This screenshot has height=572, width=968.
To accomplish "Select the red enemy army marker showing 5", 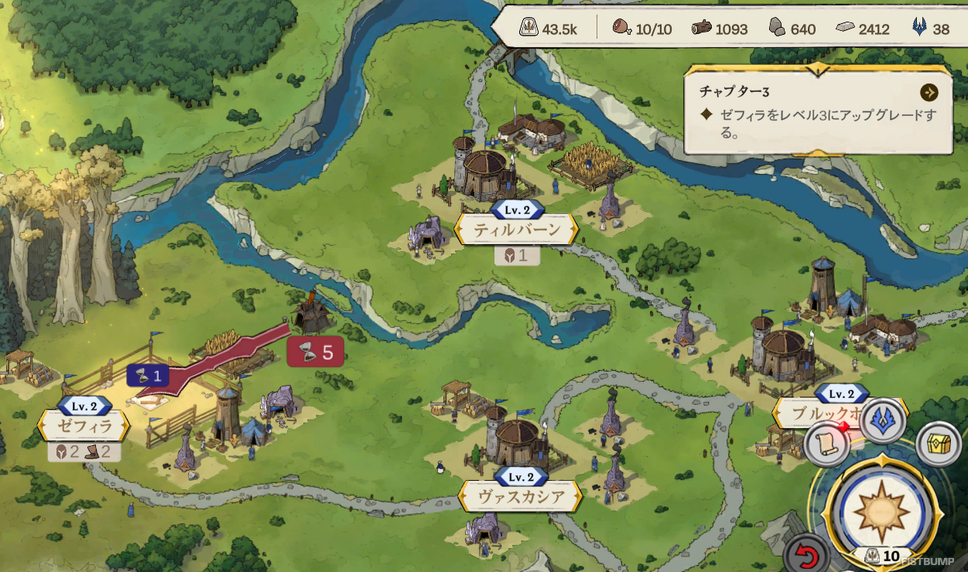I will point(315,352).
